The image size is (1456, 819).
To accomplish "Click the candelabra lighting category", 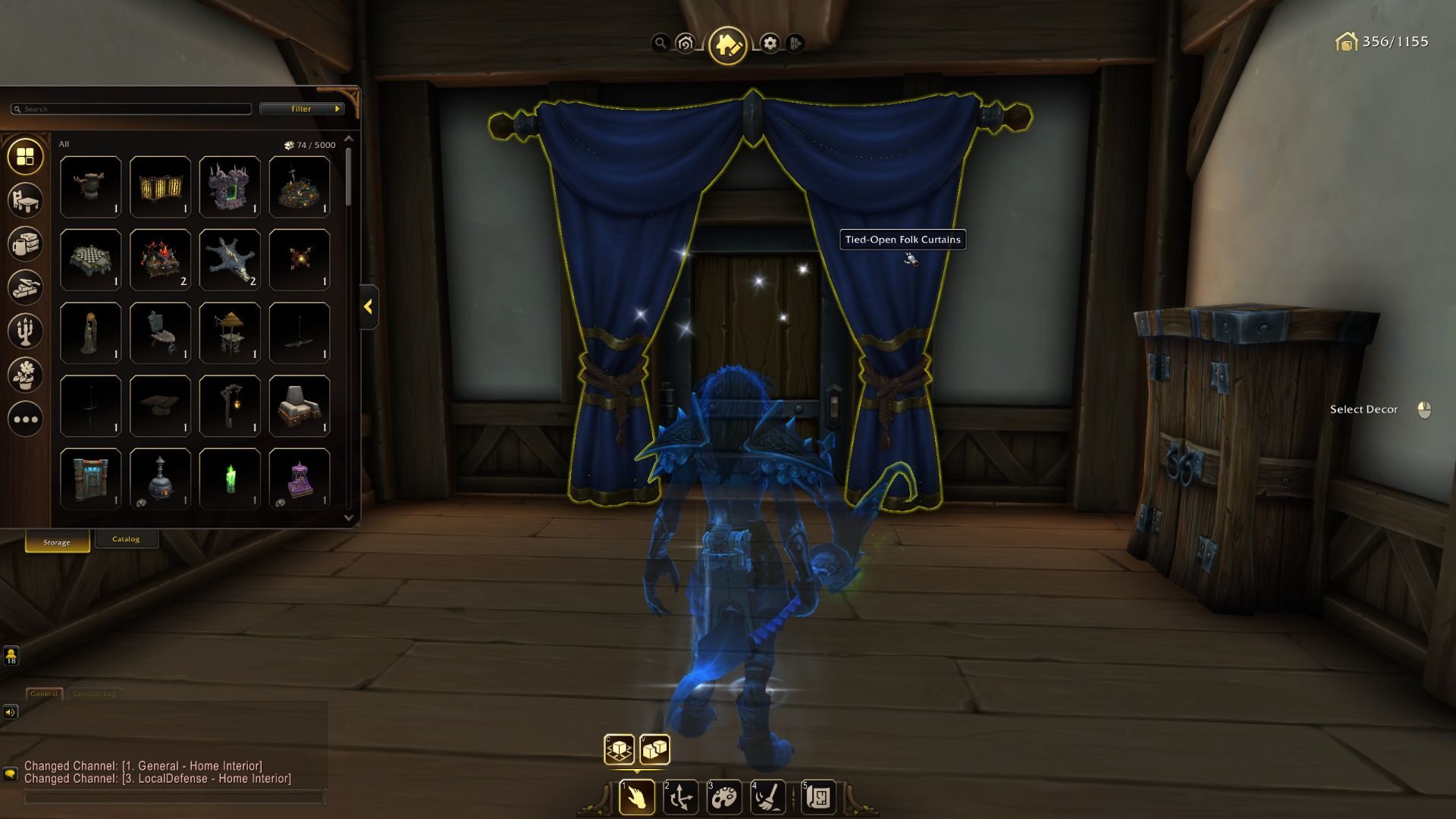I will click(x=25, y=332).
